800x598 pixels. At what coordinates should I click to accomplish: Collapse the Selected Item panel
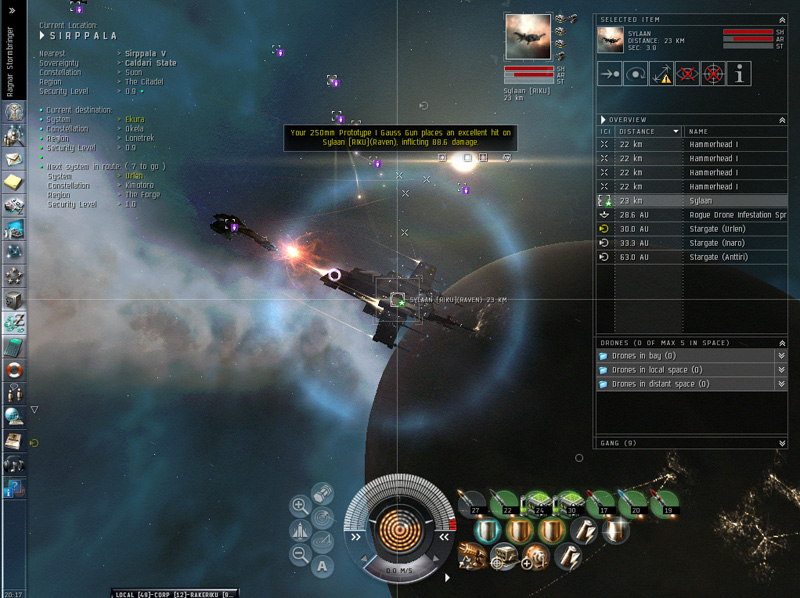(x=782, y=19)
